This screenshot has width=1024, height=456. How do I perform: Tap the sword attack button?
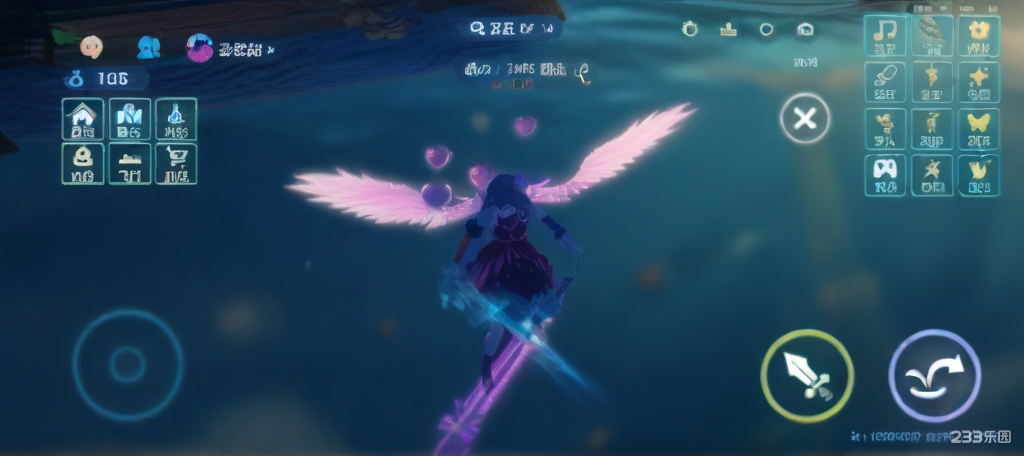tap(806, 375)
